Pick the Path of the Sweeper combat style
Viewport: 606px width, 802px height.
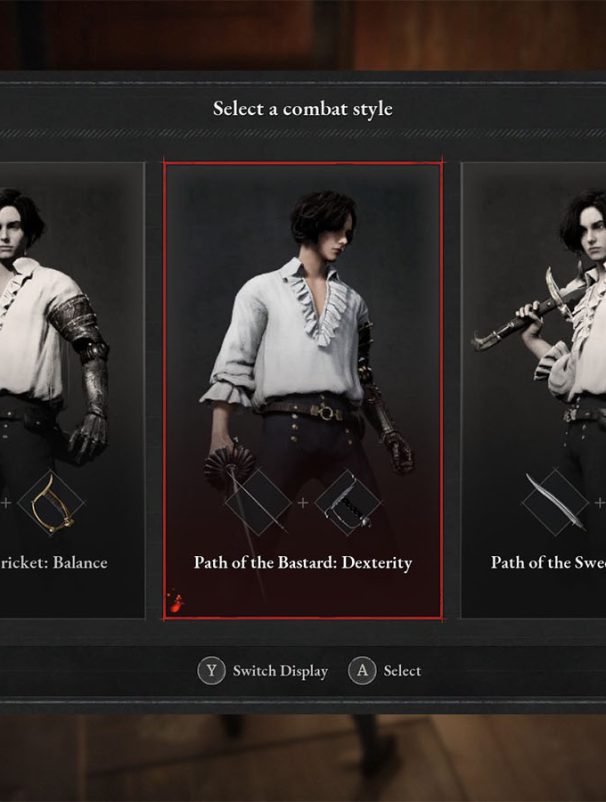536,390
